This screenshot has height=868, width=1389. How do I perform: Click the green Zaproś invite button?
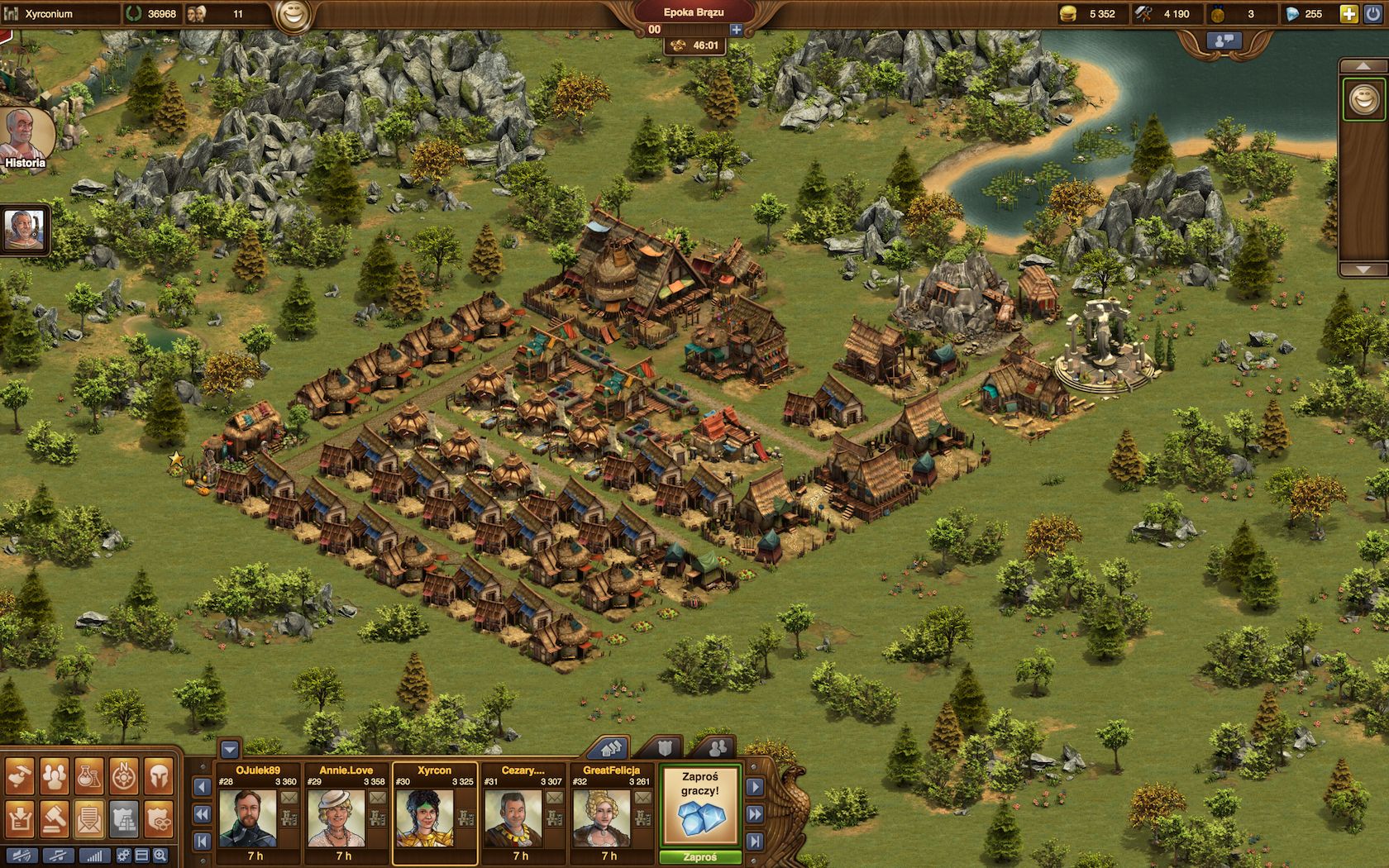point(699,857)
